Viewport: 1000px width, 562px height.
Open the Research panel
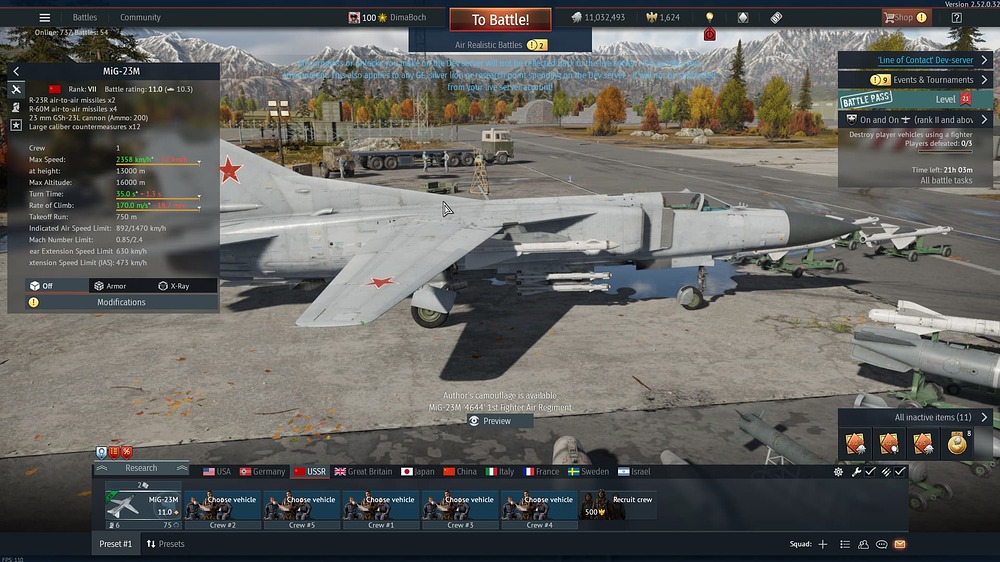[x=141, y=468]
